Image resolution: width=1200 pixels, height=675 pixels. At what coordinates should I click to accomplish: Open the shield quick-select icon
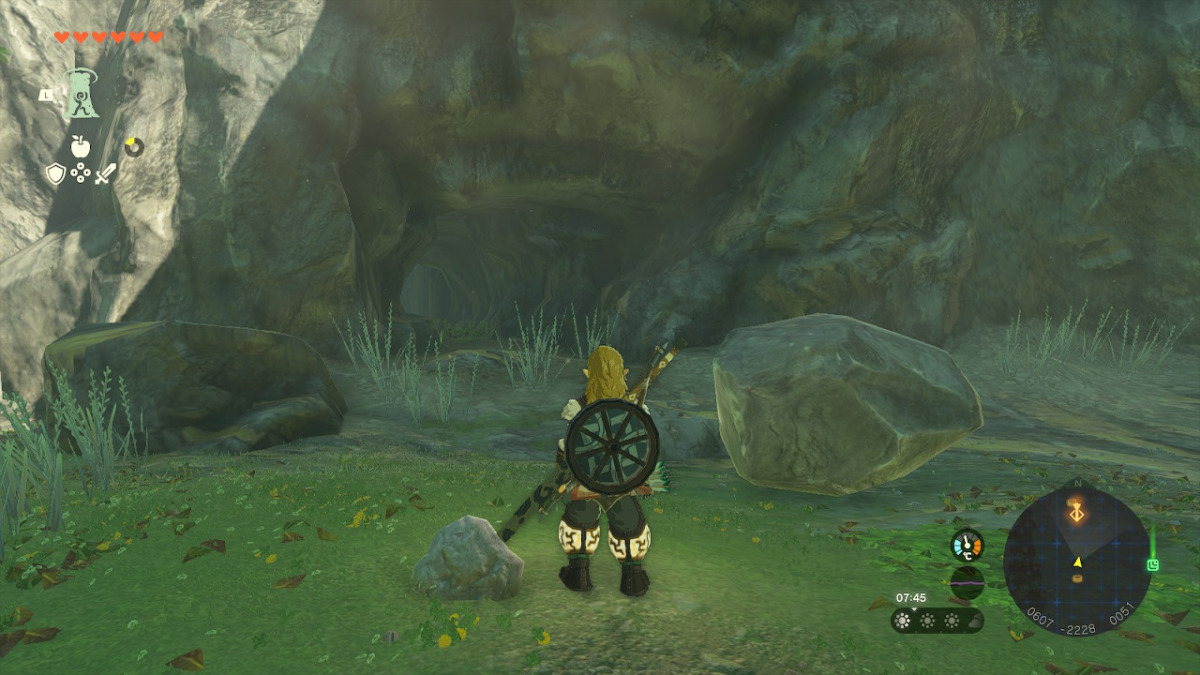coord(56,174)
